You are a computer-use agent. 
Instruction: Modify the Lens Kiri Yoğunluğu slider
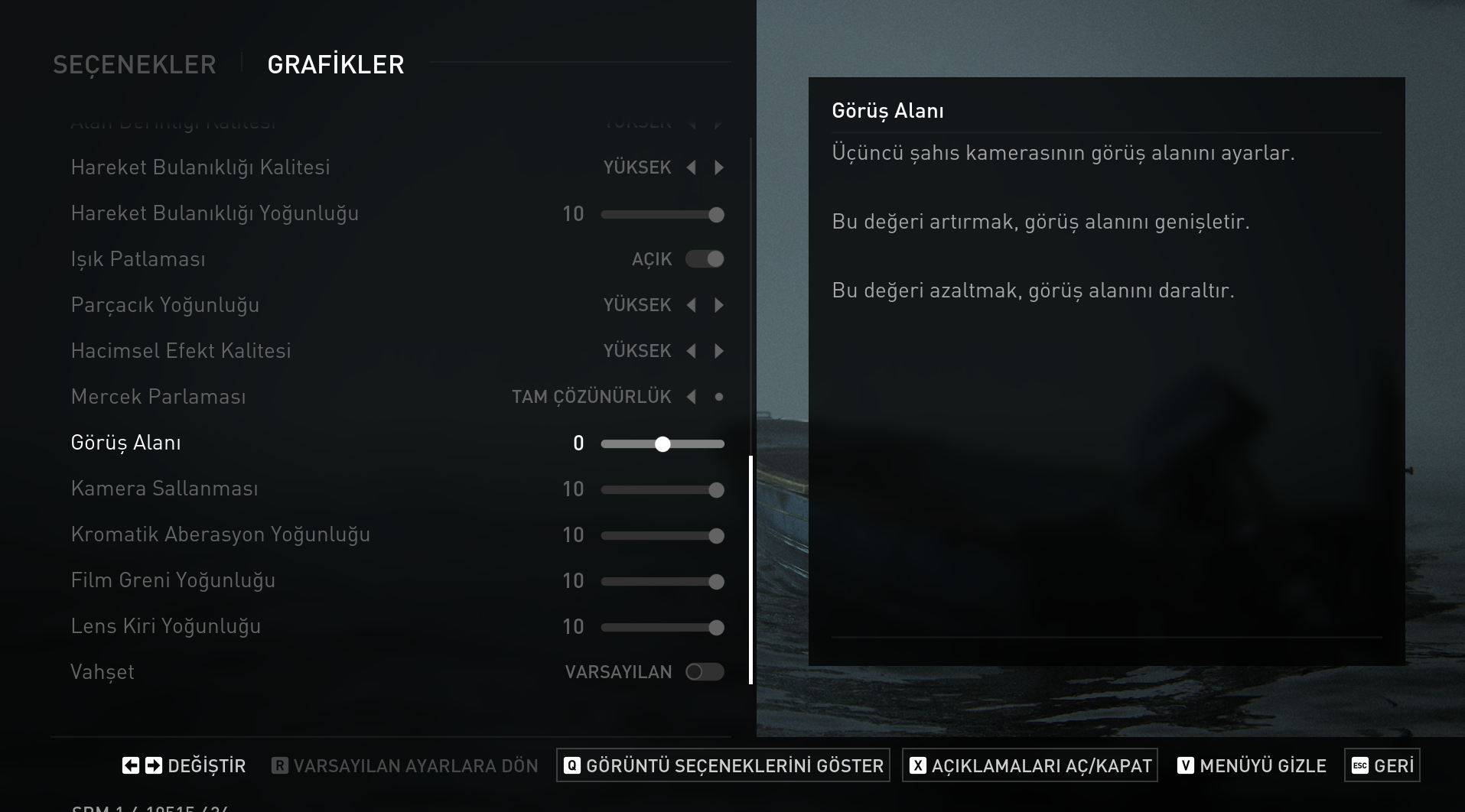pyautogui.click(x=663, y=628)
